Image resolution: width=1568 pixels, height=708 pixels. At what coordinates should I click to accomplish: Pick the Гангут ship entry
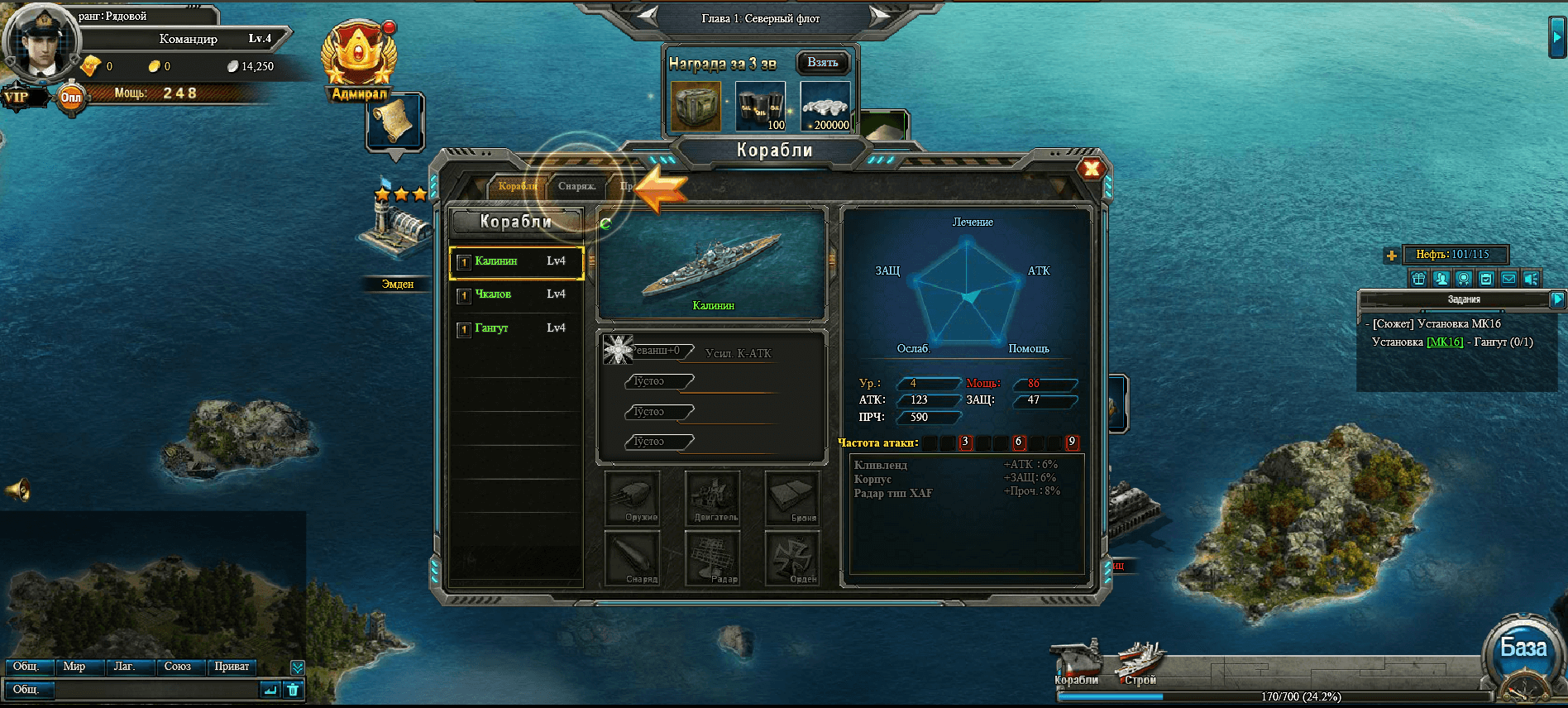(517, 328)
